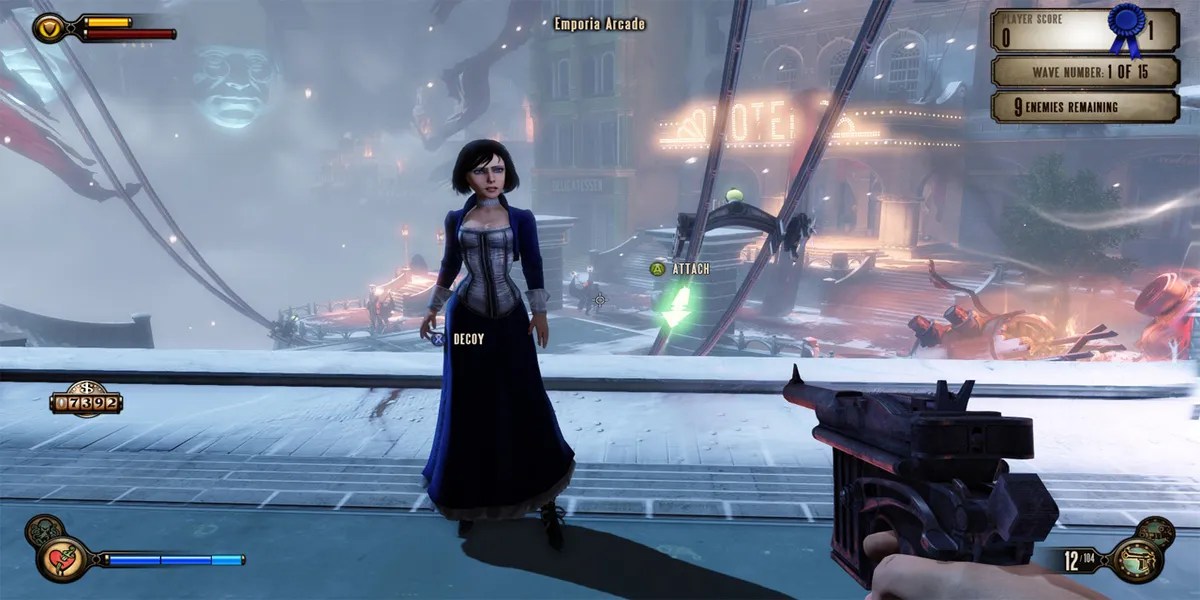Click the yellow shield emblem icon
Screen dimensions: 1200x600
[47, 27]
